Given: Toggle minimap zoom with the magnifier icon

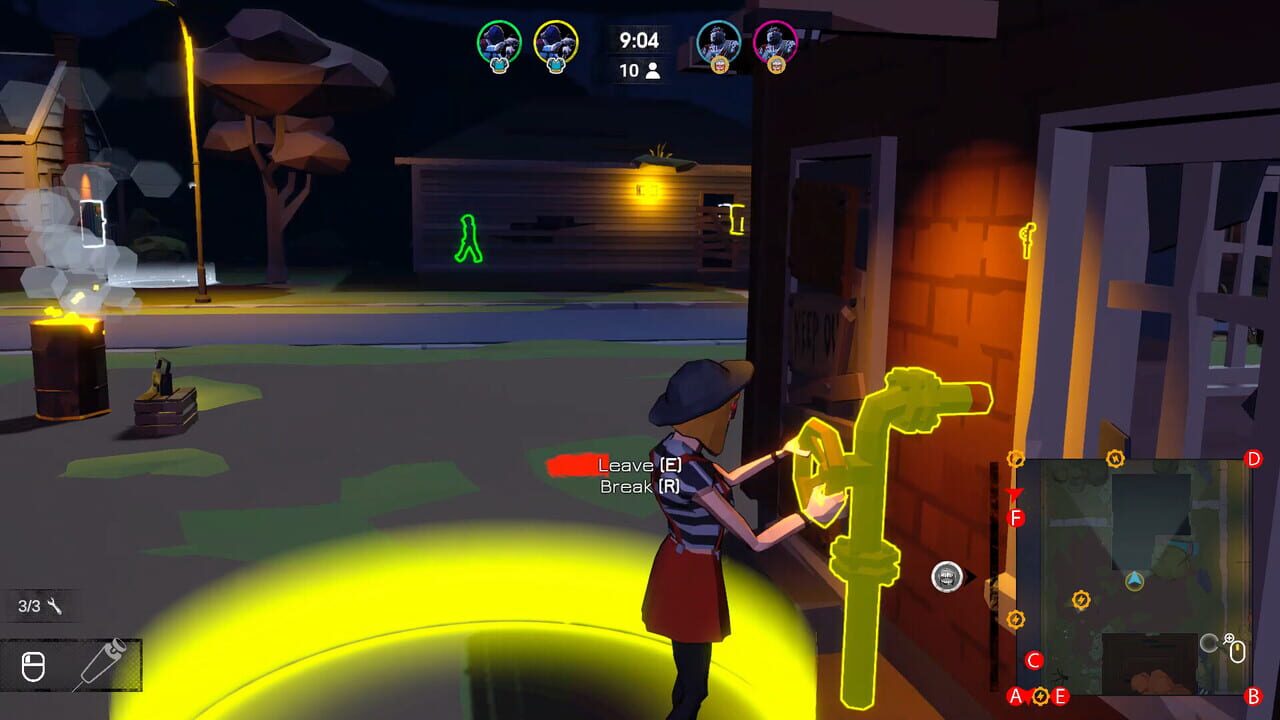Looking at the screenshot, I should coord(1228,638).
